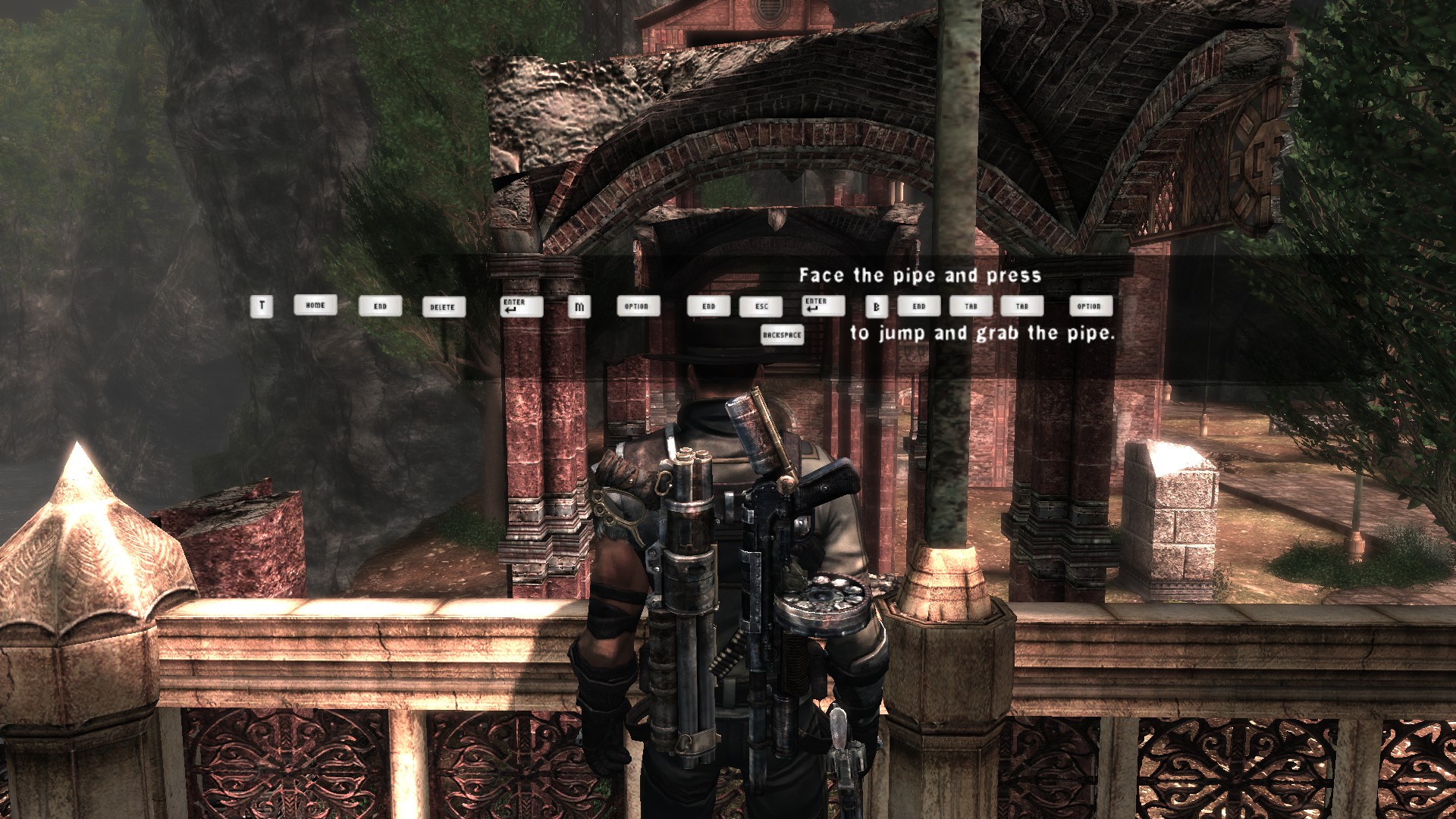Screen dimensions: 1456x819
Task: Click the OPTION prompt left of END
Action: 638,306
